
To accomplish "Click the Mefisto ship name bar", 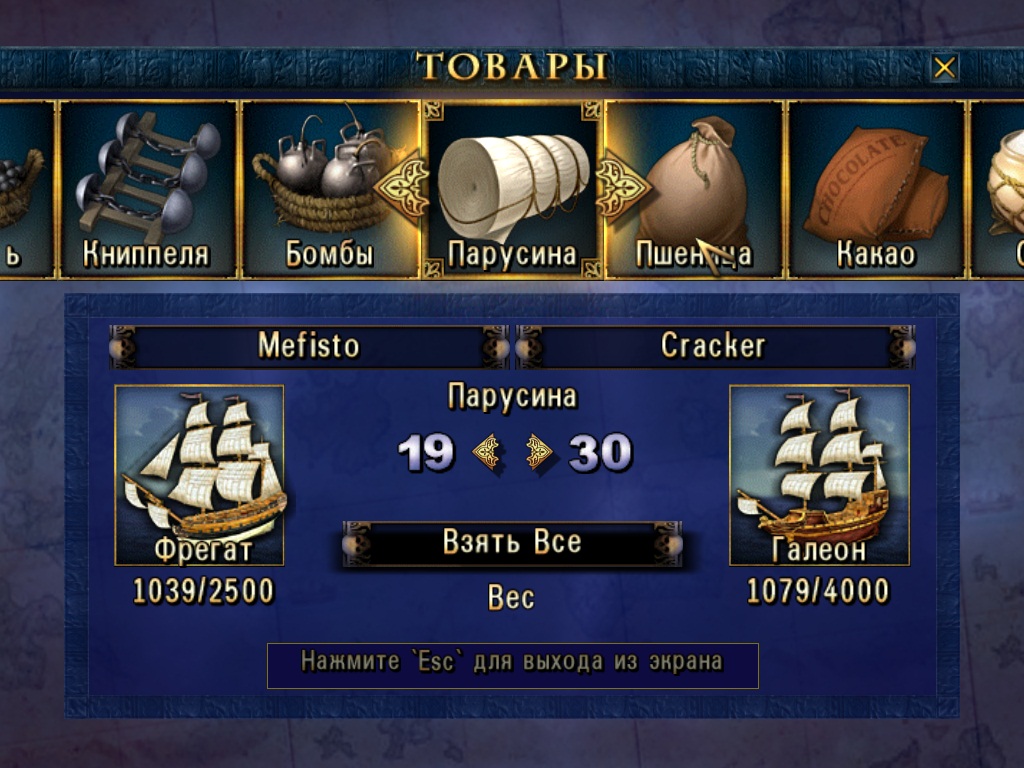I will pyautogui.click(x=309, y=346).
